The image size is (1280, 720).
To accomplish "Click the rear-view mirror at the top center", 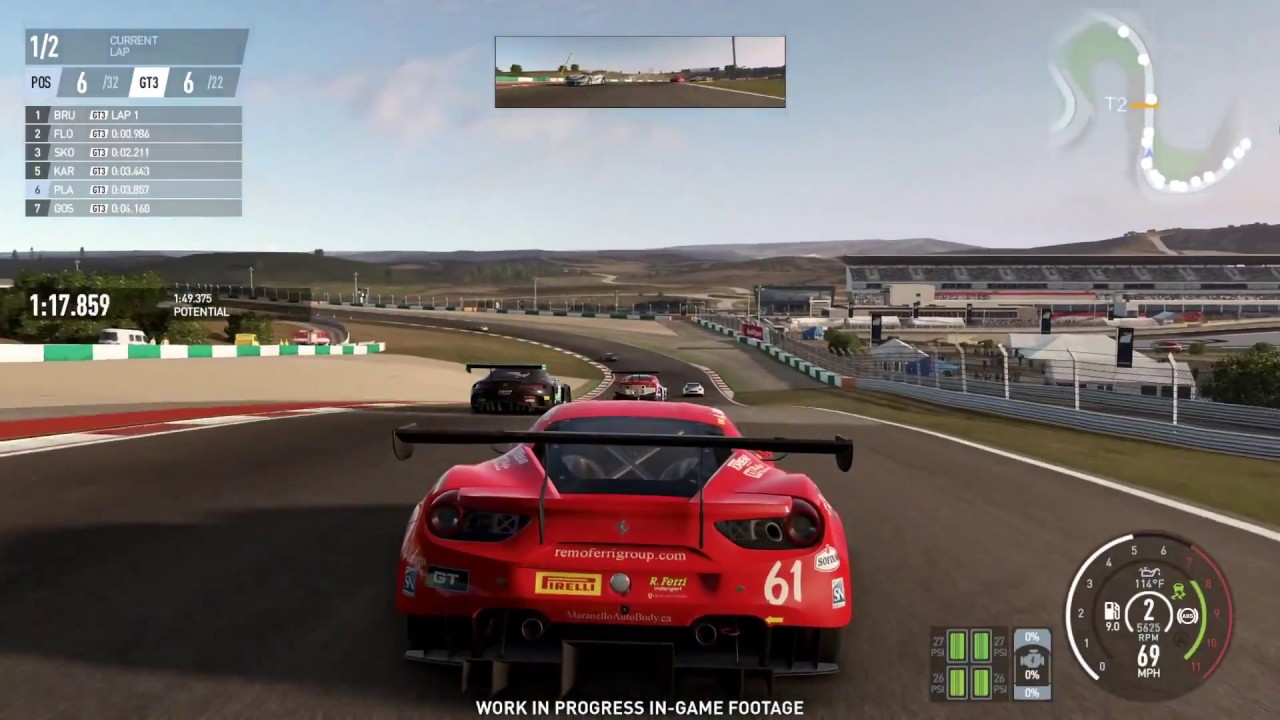I will tap(639, 70).
